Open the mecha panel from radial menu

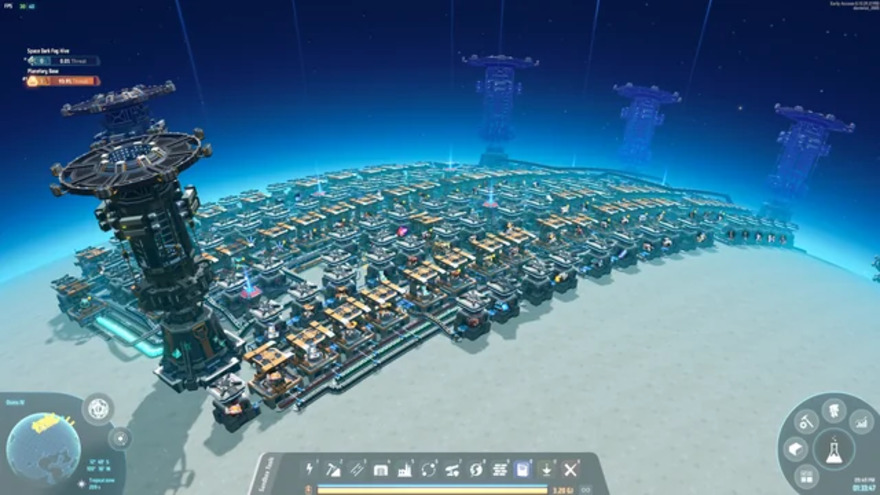(x=833, y=408)
